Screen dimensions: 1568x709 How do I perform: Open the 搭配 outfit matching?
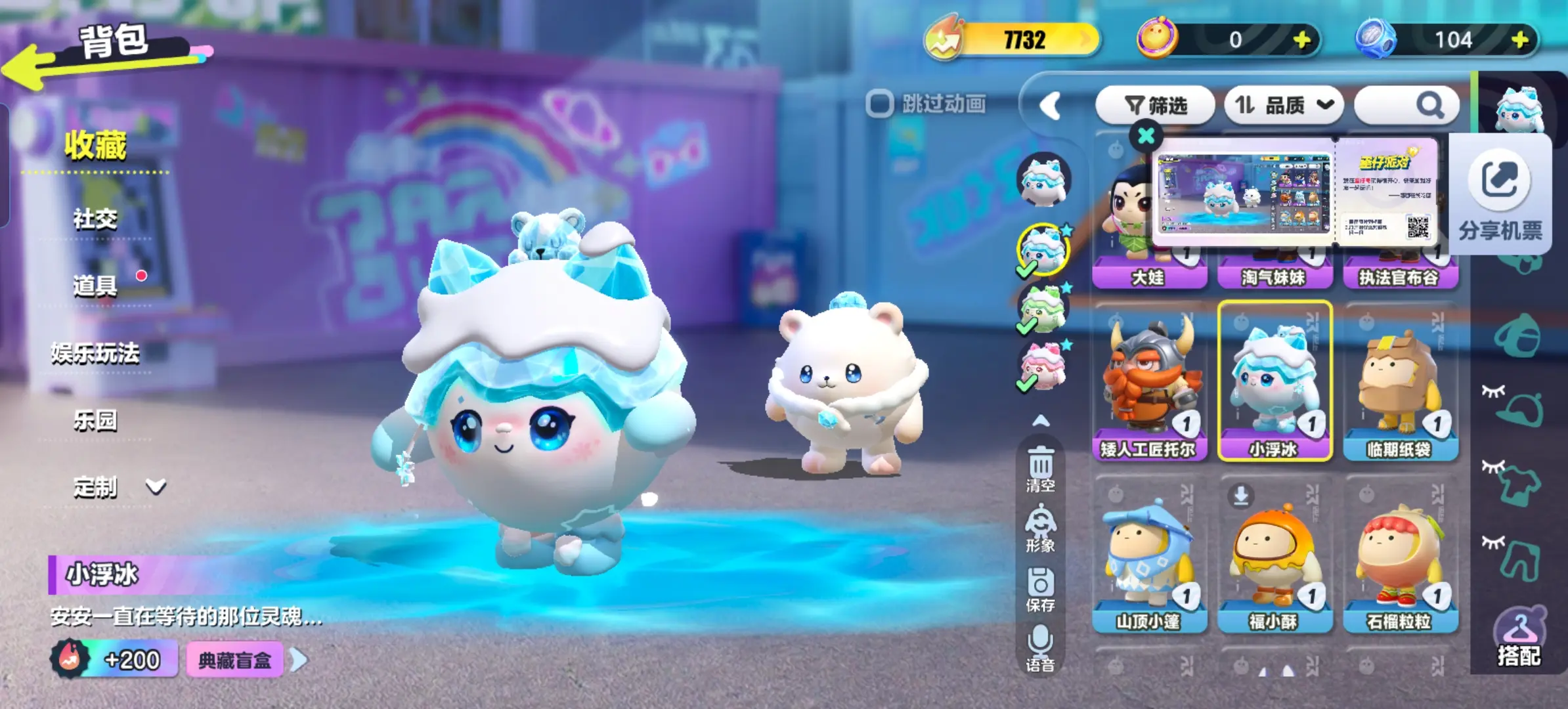[1519, 637]
